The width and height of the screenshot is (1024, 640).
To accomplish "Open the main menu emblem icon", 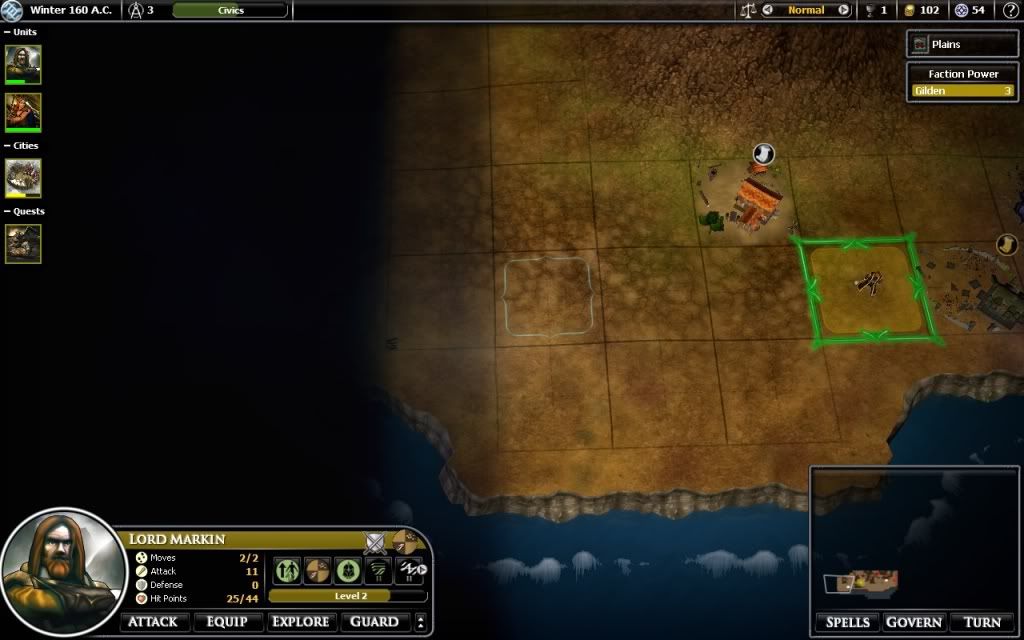I will [13, 10].
